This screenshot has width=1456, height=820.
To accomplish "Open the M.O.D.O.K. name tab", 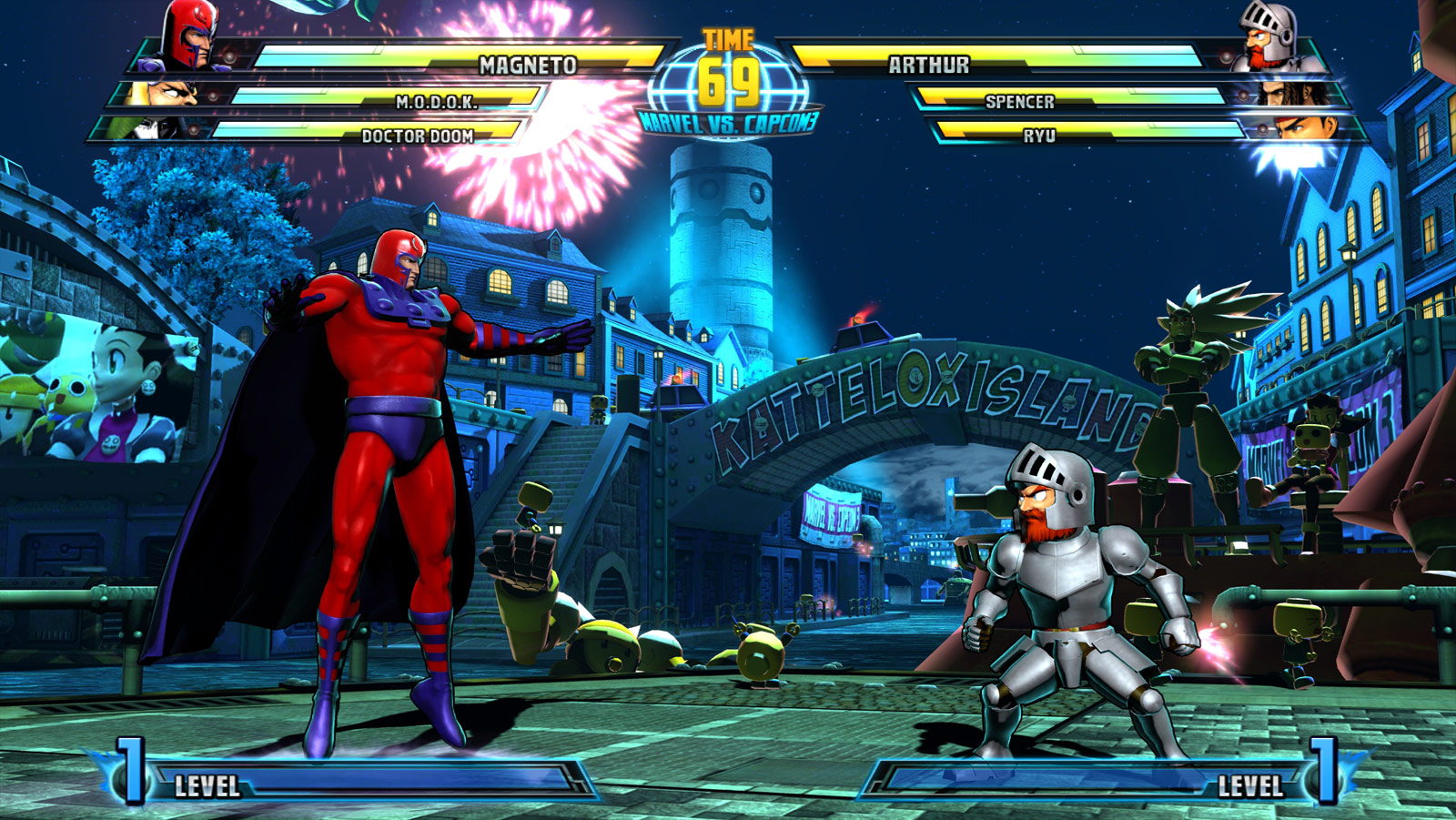I will point(436,103).
